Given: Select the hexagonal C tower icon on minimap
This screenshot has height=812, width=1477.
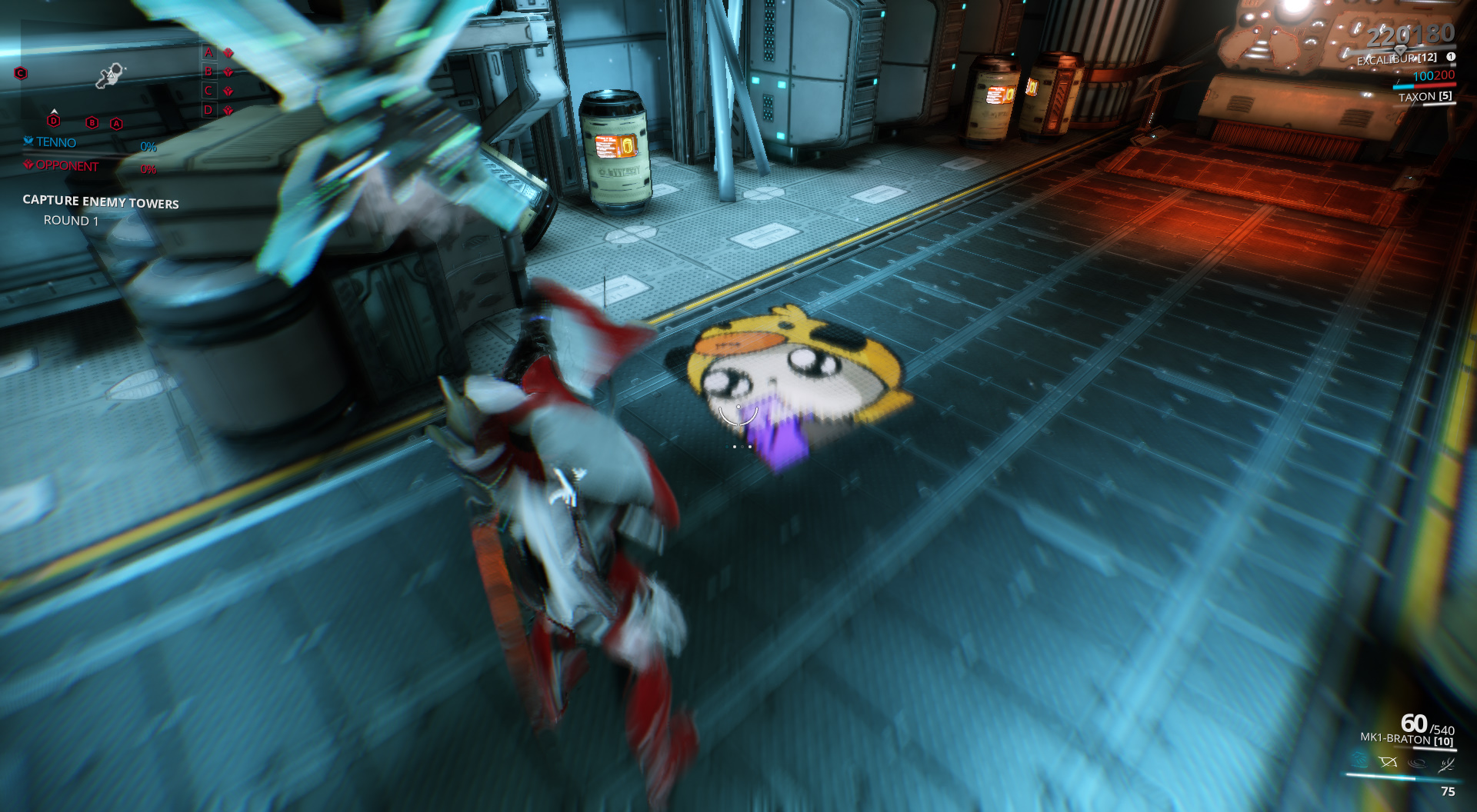Looking at the screenshot, I should coord(20,73).
